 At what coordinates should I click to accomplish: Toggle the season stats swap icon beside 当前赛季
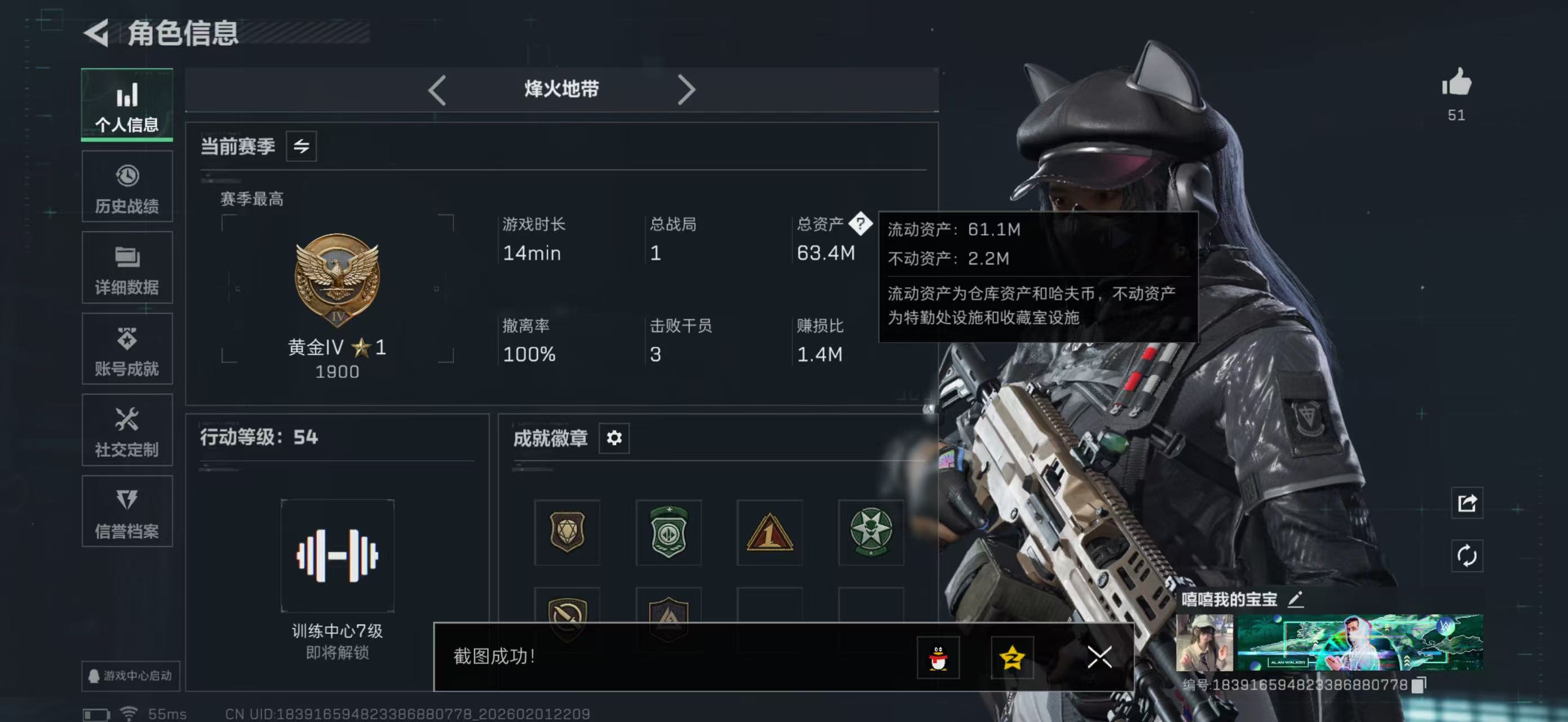pyautogui.click(x=302, y=146)
